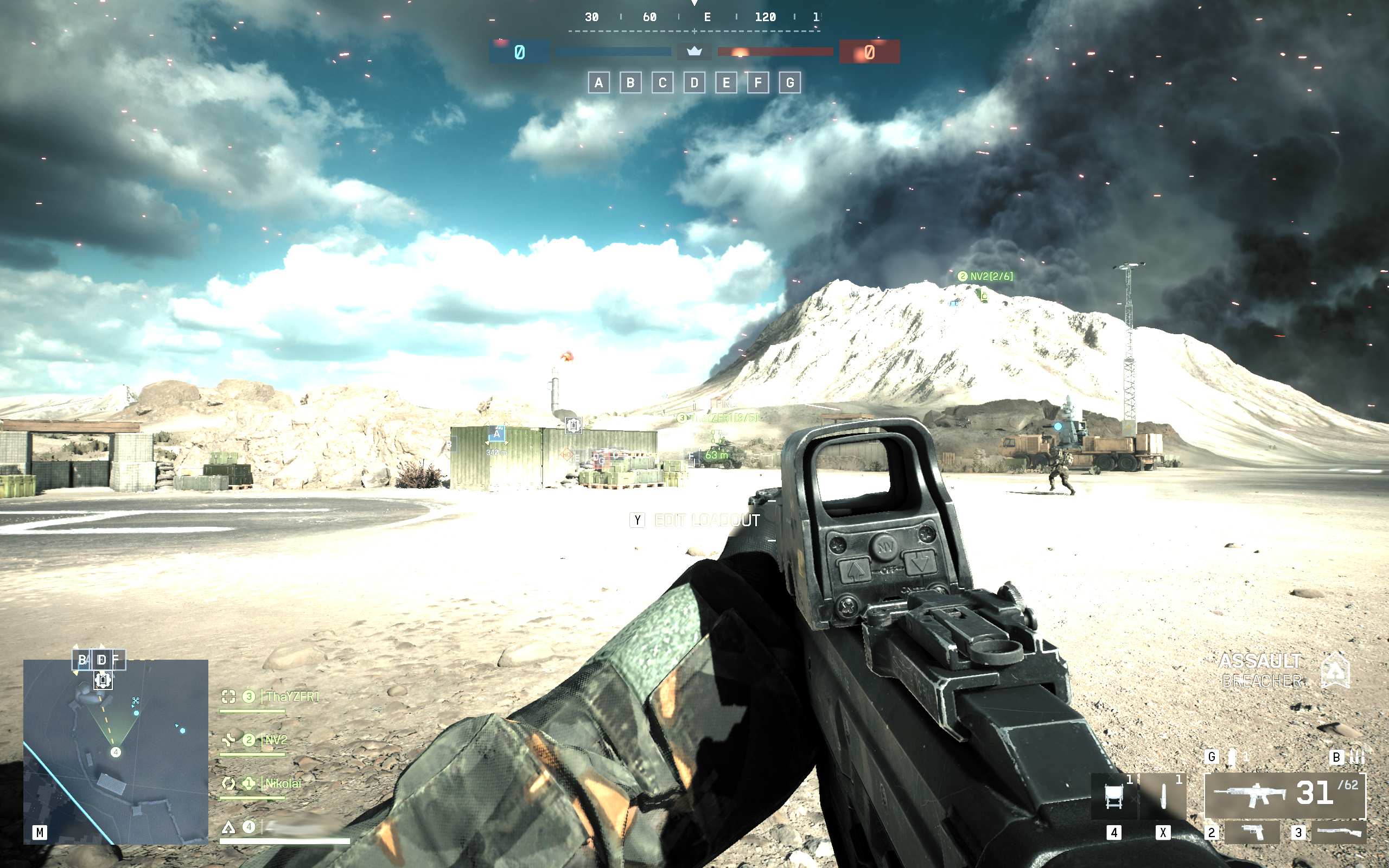
Task: Select objective flag G in the top bar
Action: point(790,83)
